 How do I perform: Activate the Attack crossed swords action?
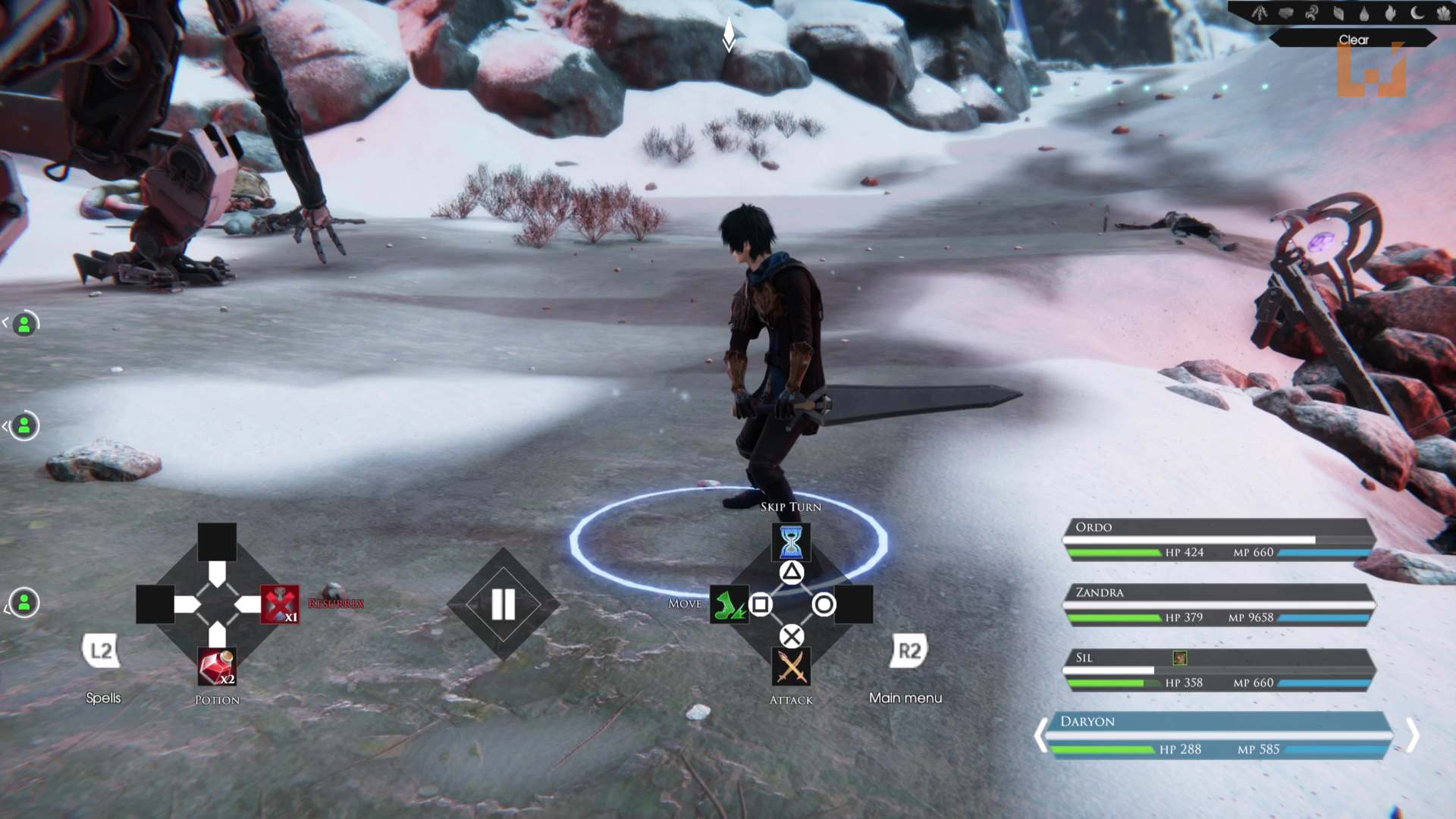coord(791,667)
